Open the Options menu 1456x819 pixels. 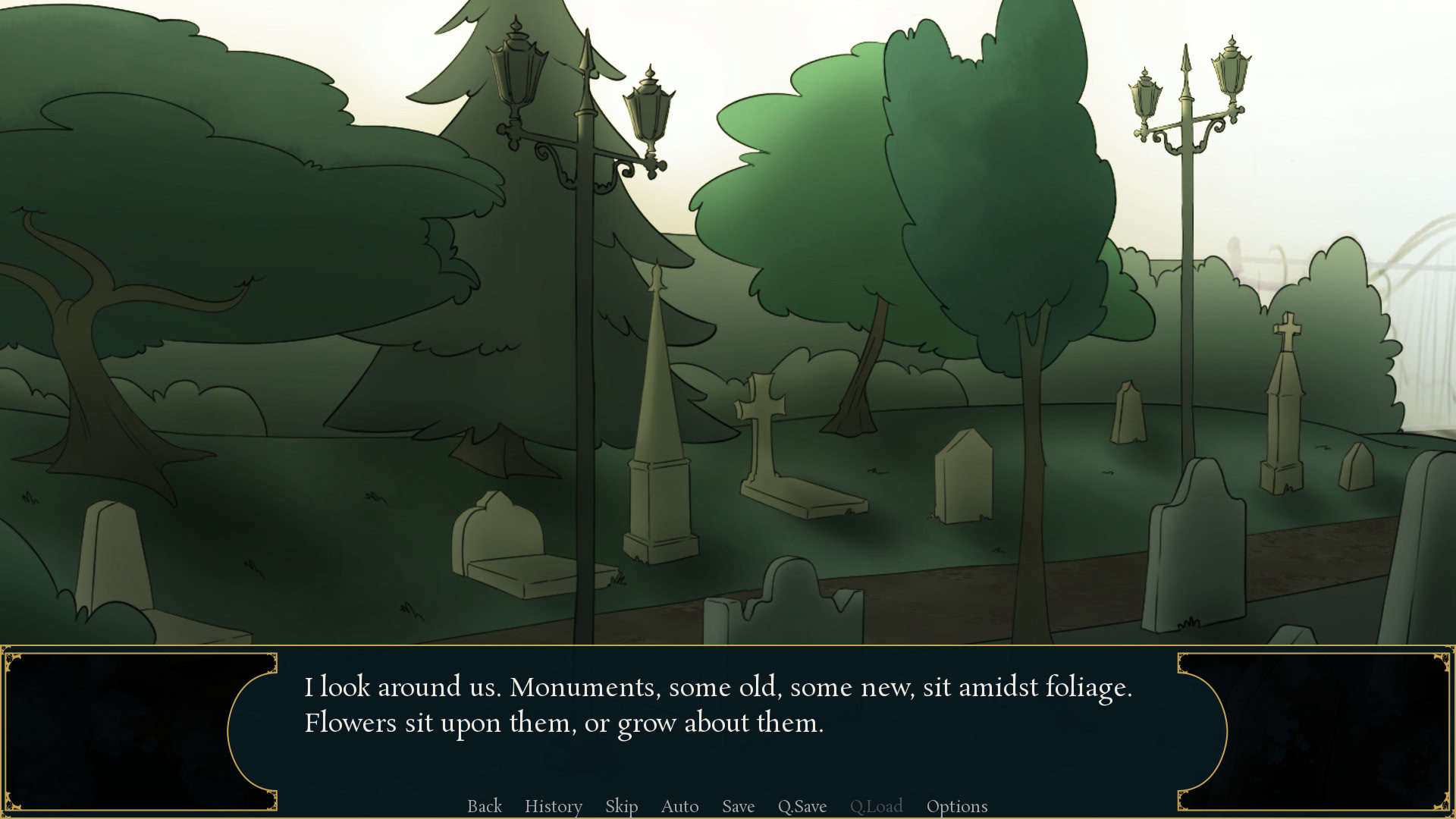click(x=956, y=806)
